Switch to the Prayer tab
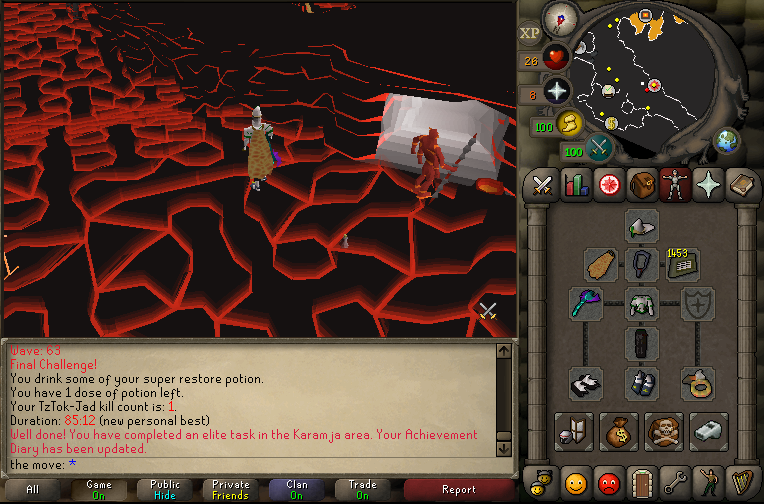The image size is (764, 504). 708,184
